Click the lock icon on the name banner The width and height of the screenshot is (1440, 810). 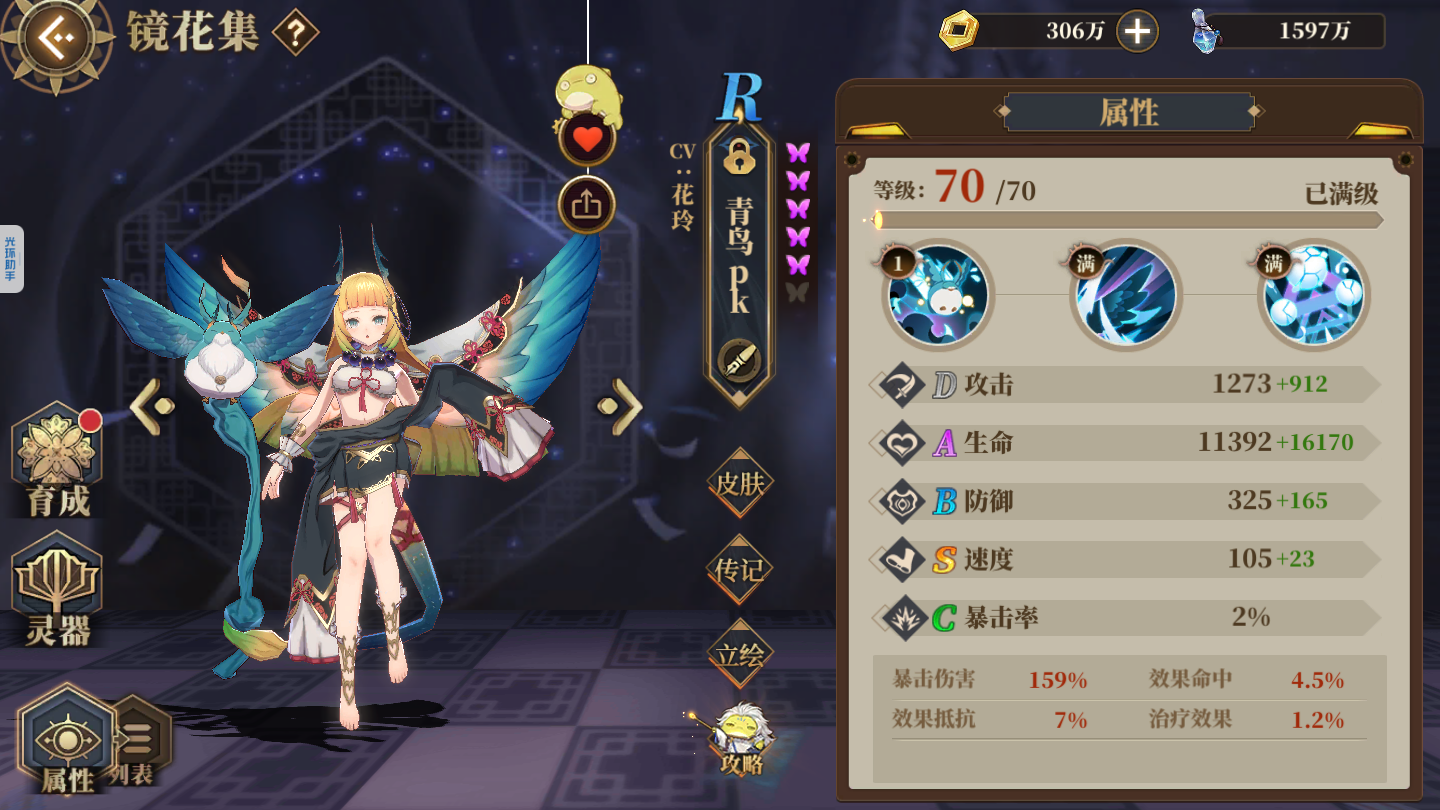tap(738, 160)
